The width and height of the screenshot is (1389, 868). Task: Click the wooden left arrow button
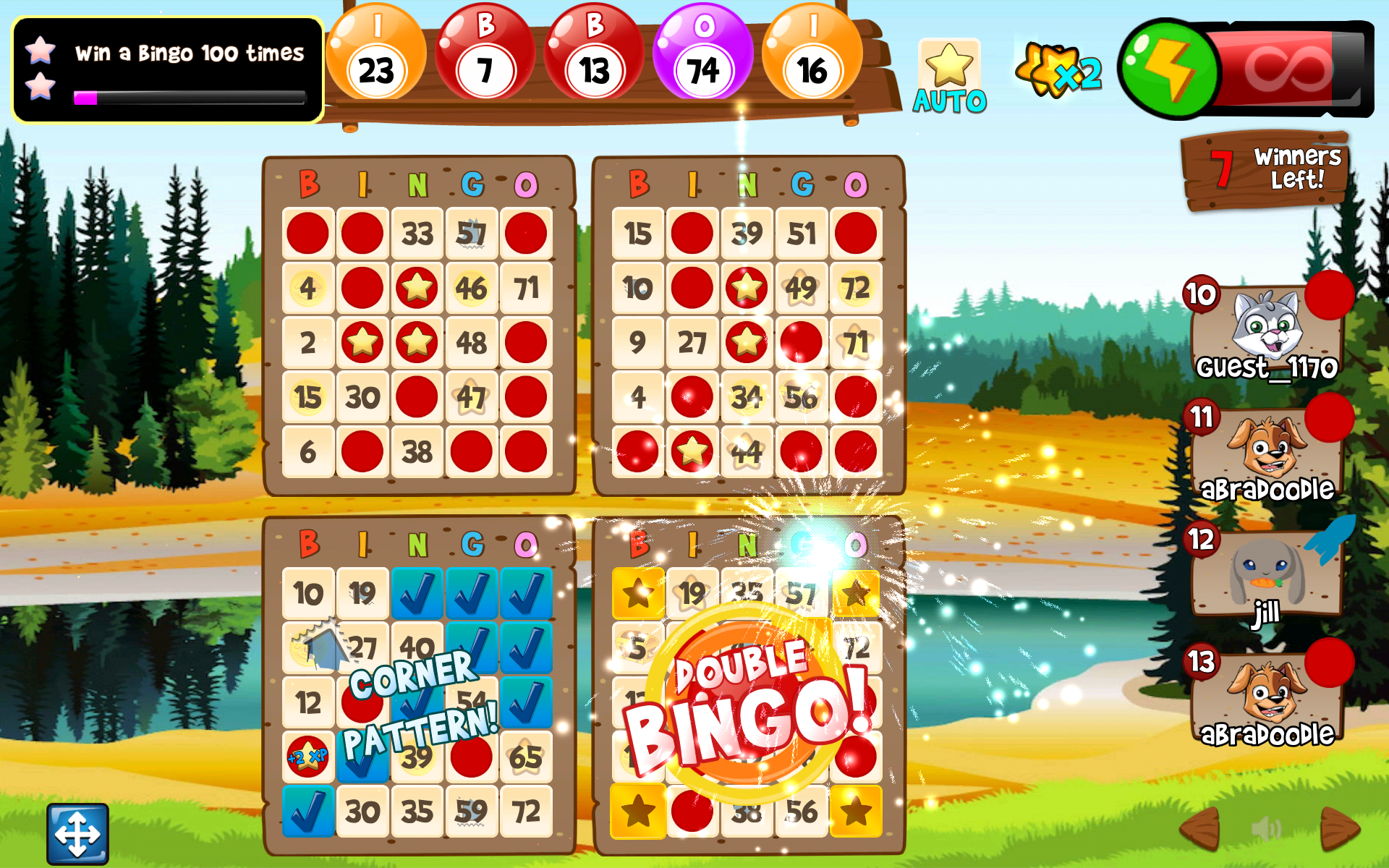click(1201, 828)
